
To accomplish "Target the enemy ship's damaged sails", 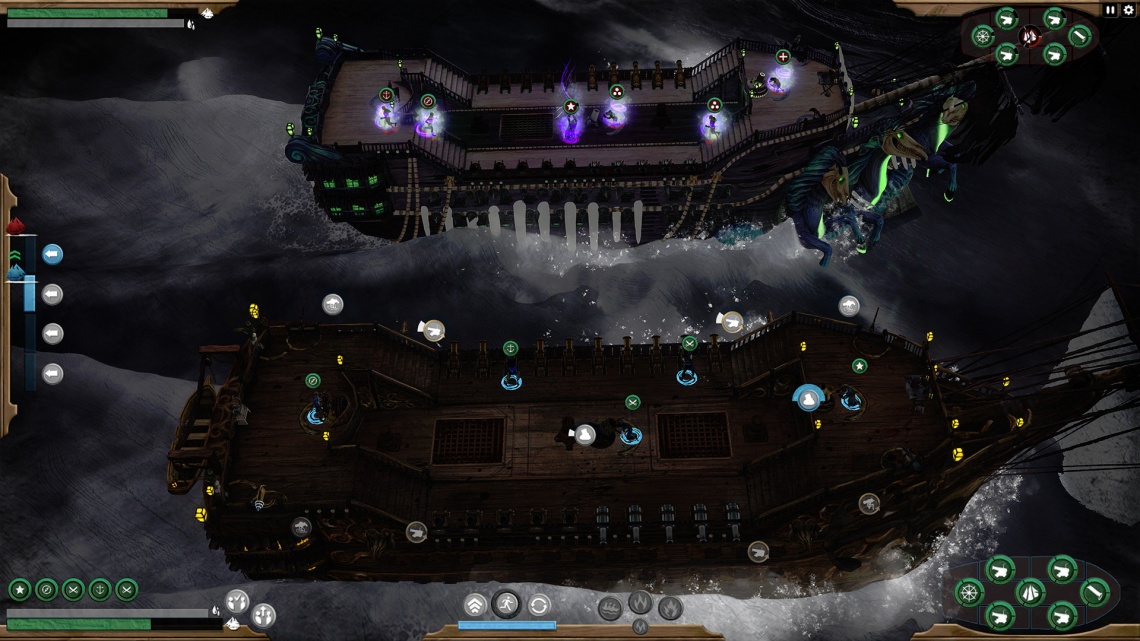I will [x=1031, y=37].
